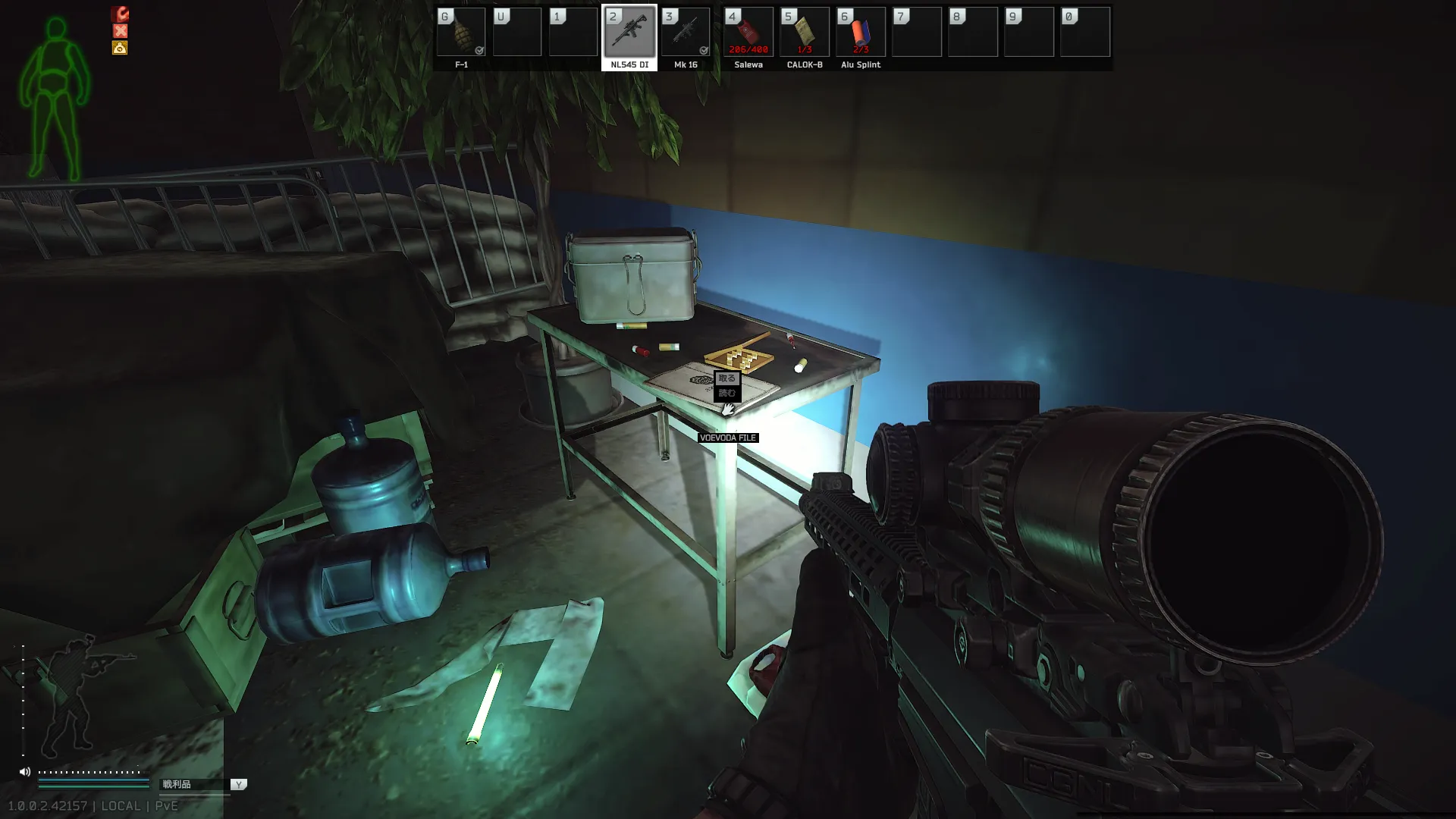Click the green body health silhouette
This screenshot has height=819, width=1456.
point(55,99)
